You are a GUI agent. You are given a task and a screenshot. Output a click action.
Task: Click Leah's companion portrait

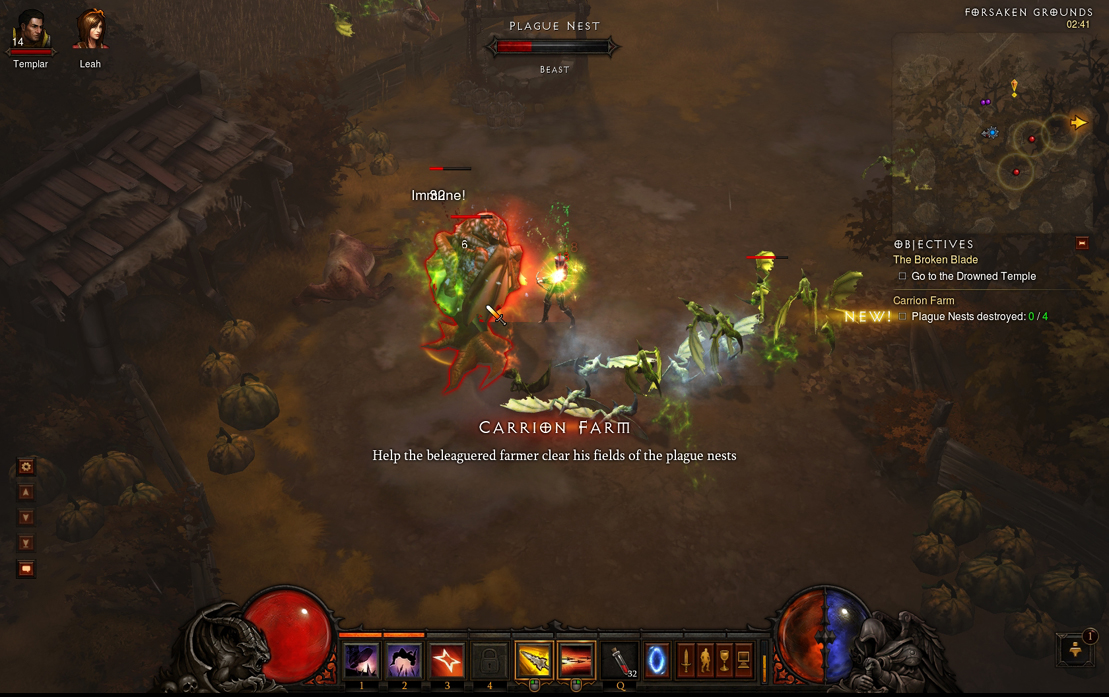(x=90, y=30)
